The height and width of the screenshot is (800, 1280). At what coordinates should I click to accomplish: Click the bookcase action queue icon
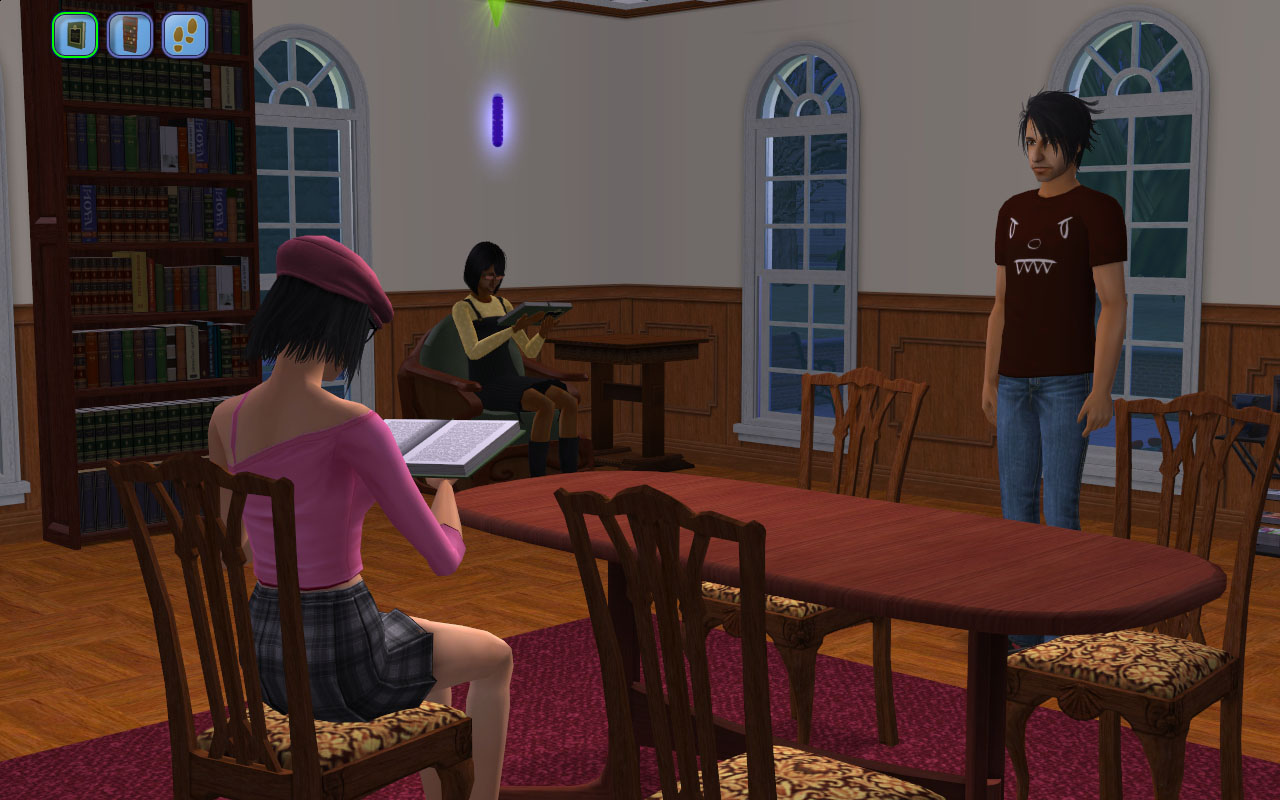click(x=130, y=35)
